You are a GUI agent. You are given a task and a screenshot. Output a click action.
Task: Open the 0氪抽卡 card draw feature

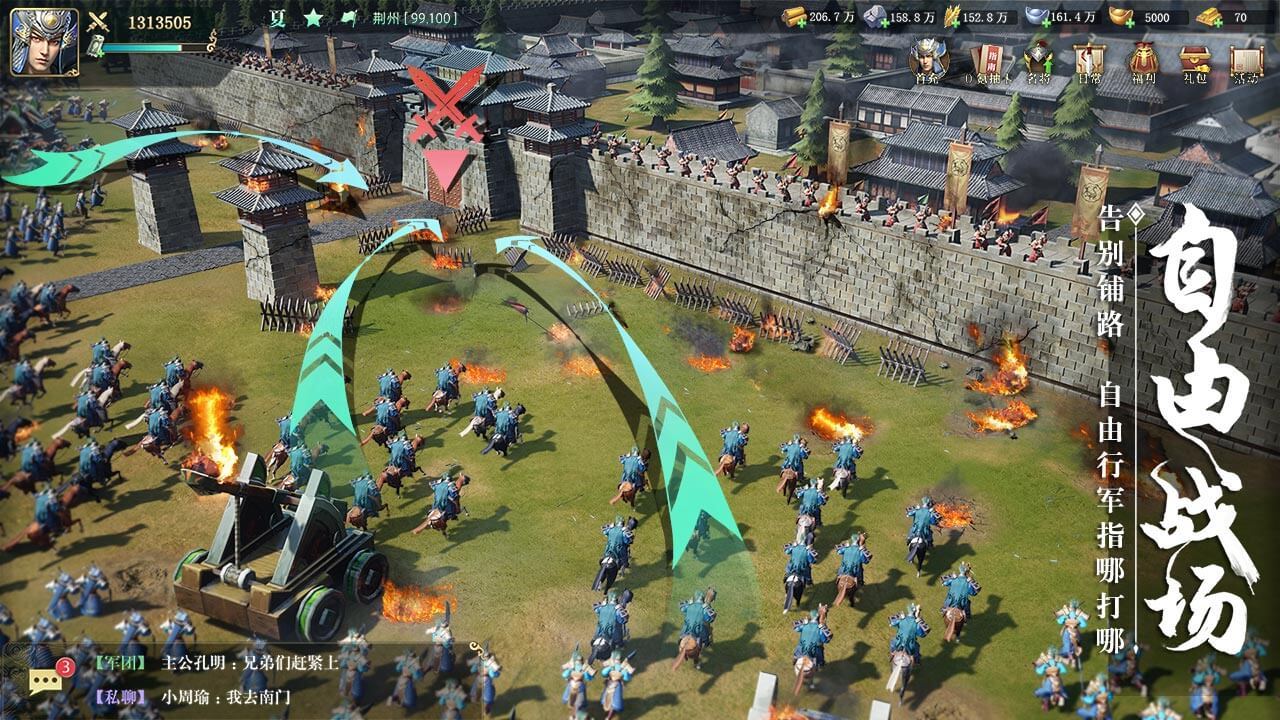[989, 58]
